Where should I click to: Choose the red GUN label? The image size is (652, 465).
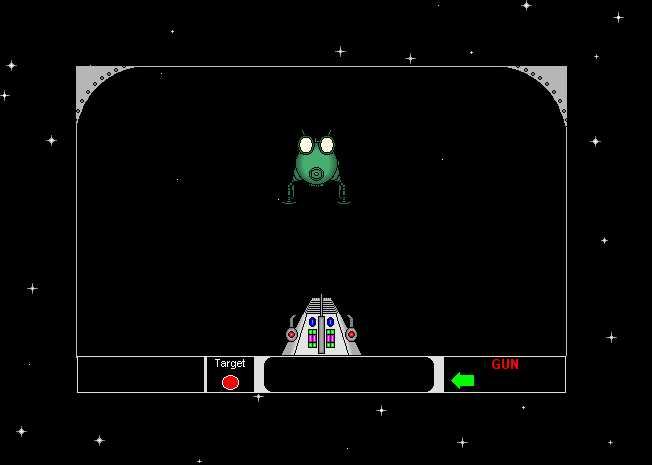[505, 364]
